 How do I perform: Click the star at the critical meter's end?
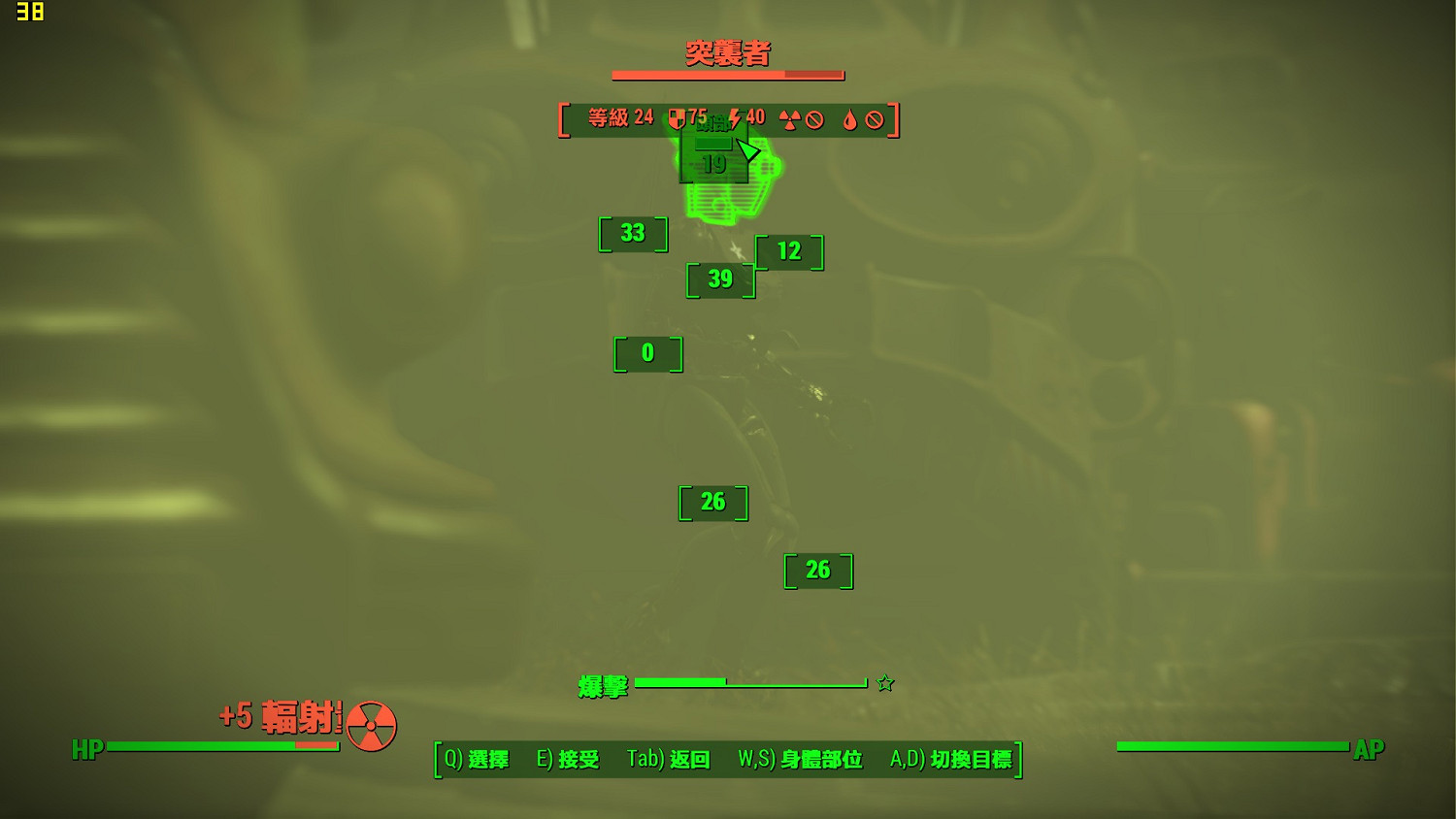point(885,683)
